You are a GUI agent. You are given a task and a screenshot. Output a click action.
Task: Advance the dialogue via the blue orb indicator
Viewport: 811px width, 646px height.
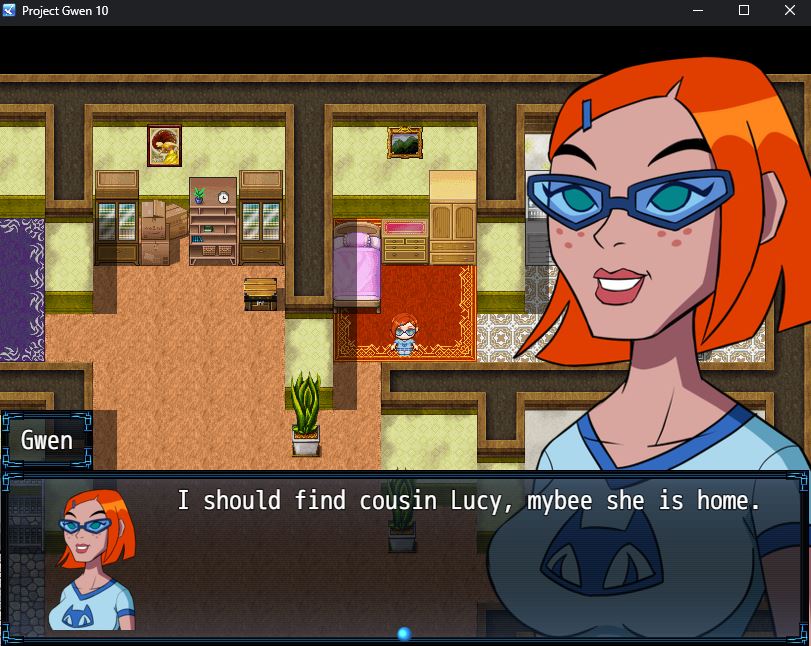click(404, 634)
